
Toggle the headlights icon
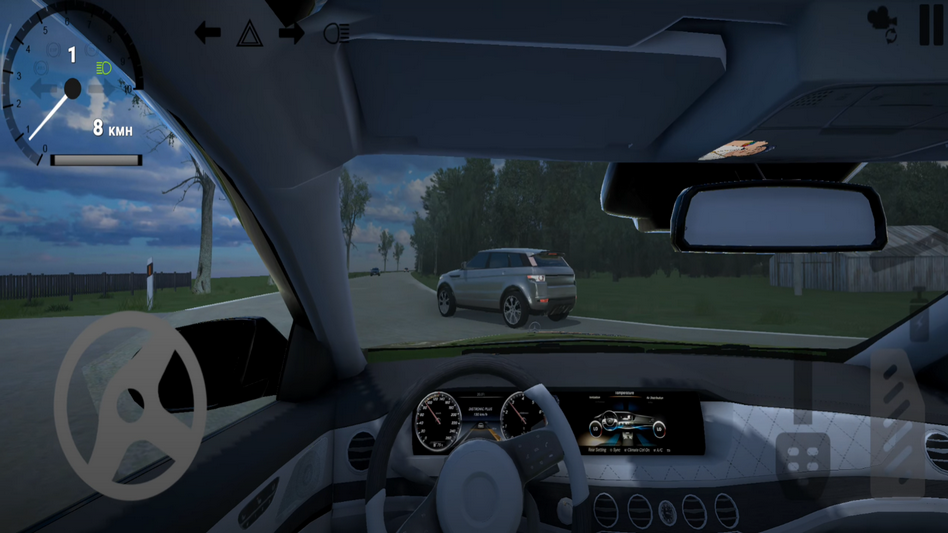pos(336,33)
